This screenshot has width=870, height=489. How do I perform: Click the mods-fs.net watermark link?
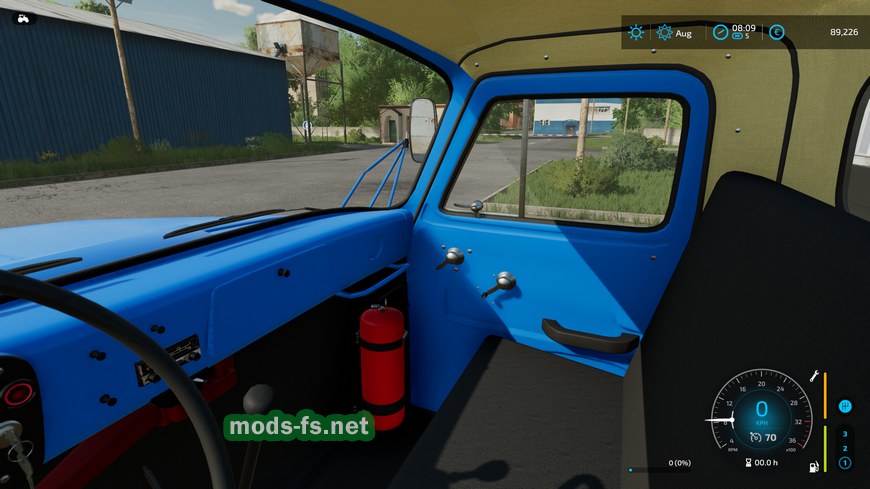pyautogui.click(x=299, y=427)
